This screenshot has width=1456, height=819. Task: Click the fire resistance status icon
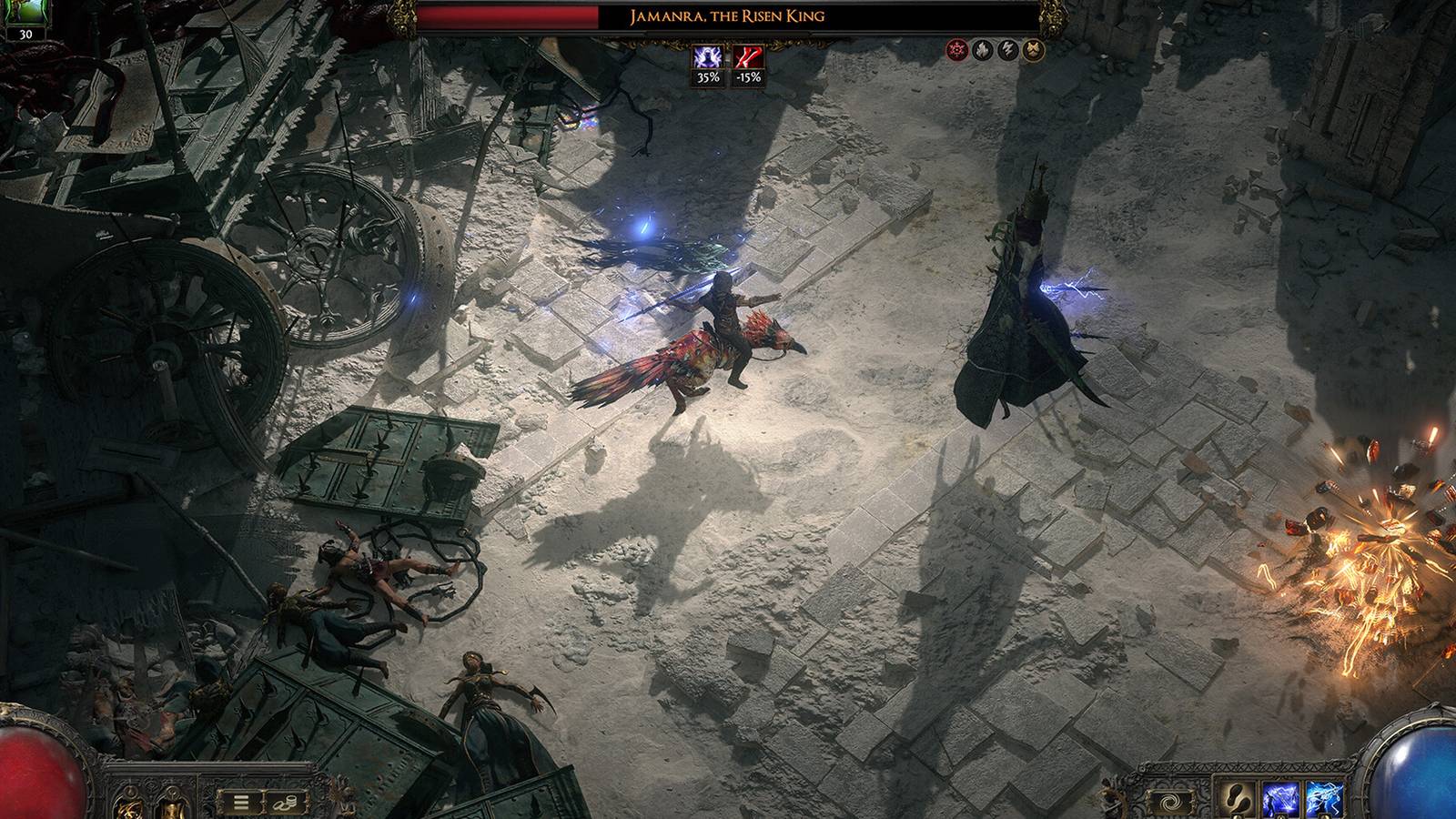click(x=983, y=49)
